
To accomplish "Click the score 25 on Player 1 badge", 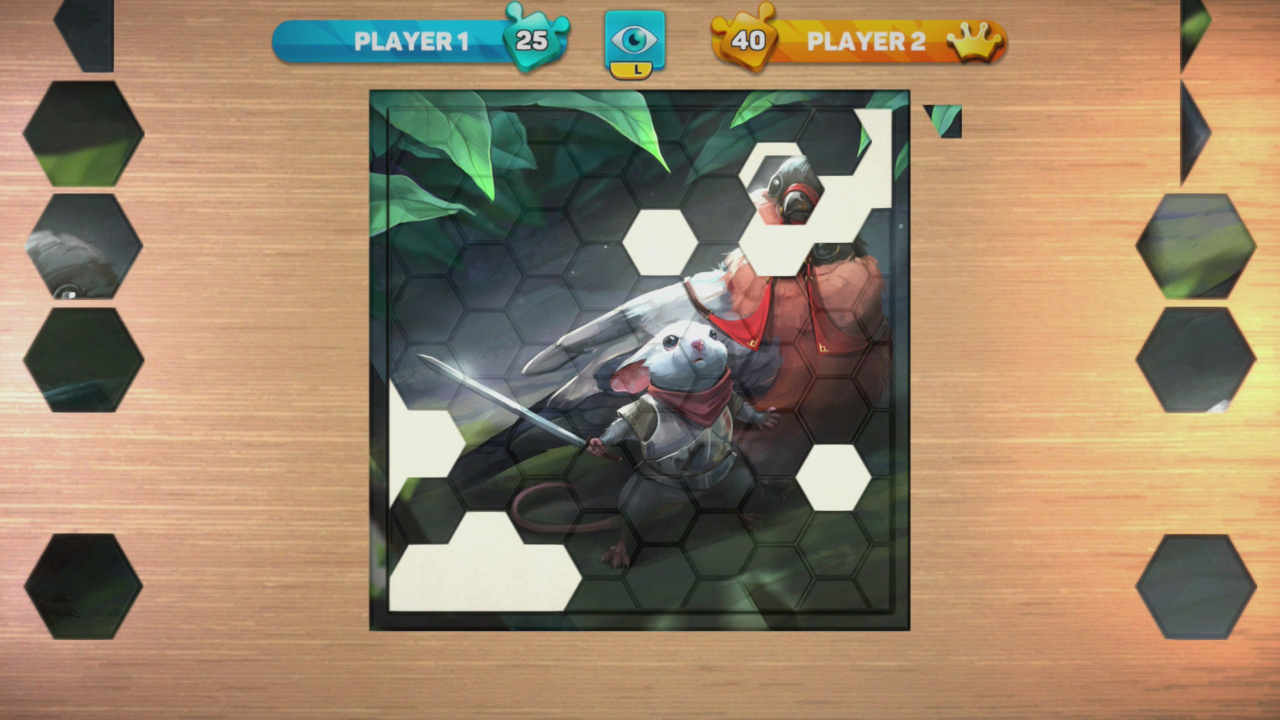I will [531, 41].
